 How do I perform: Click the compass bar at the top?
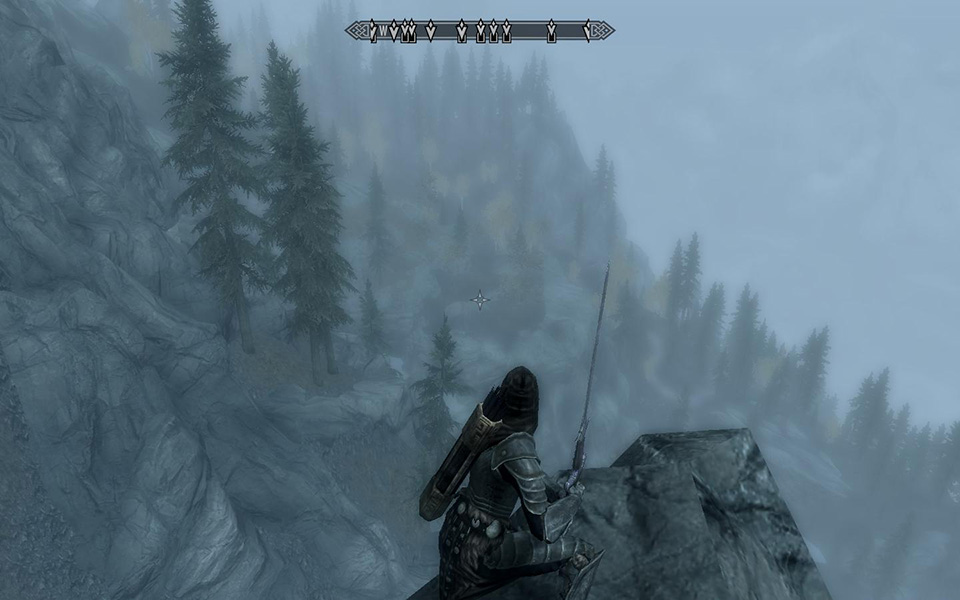click(x=480, y=32)
